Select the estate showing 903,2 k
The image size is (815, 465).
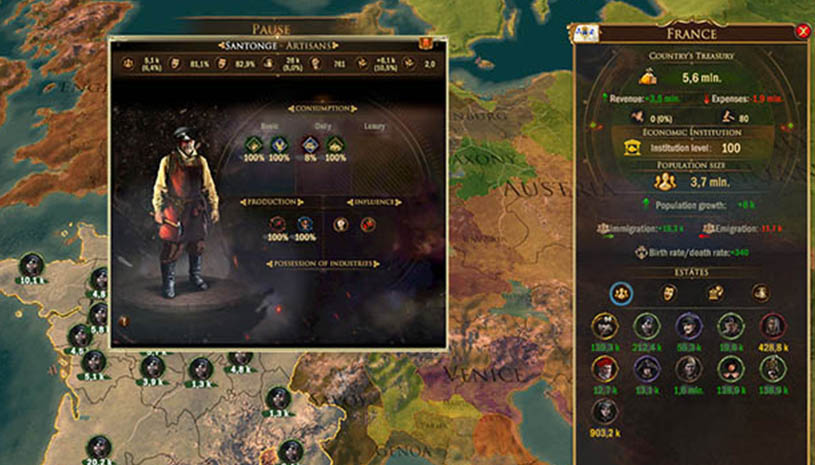604,411
